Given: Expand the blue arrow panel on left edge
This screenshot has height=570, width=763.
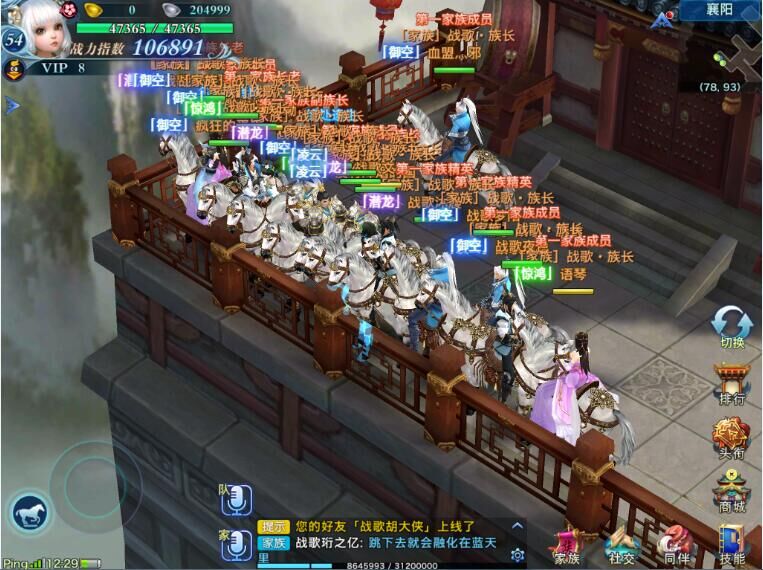Looking at the screenshot, I should coord(12,105).
